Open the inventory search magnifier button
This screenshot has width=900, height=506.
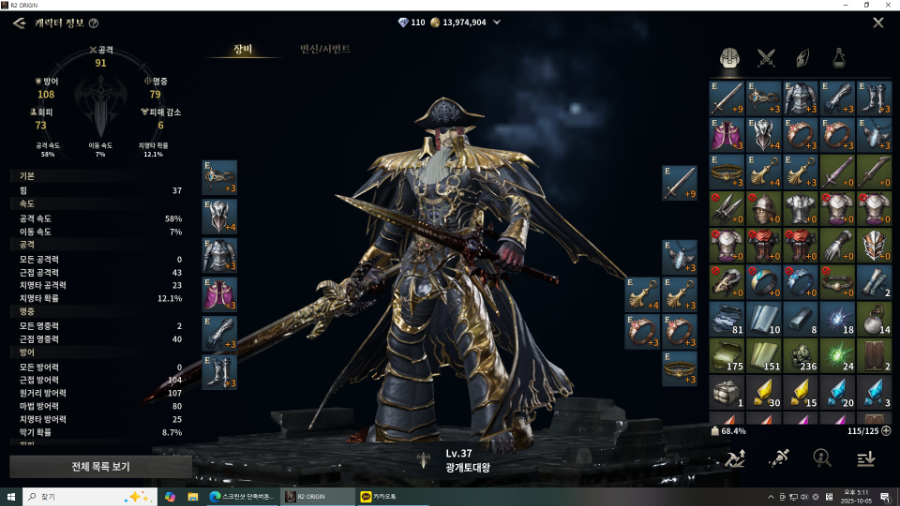pyautogui.click(x=822, y=458)
